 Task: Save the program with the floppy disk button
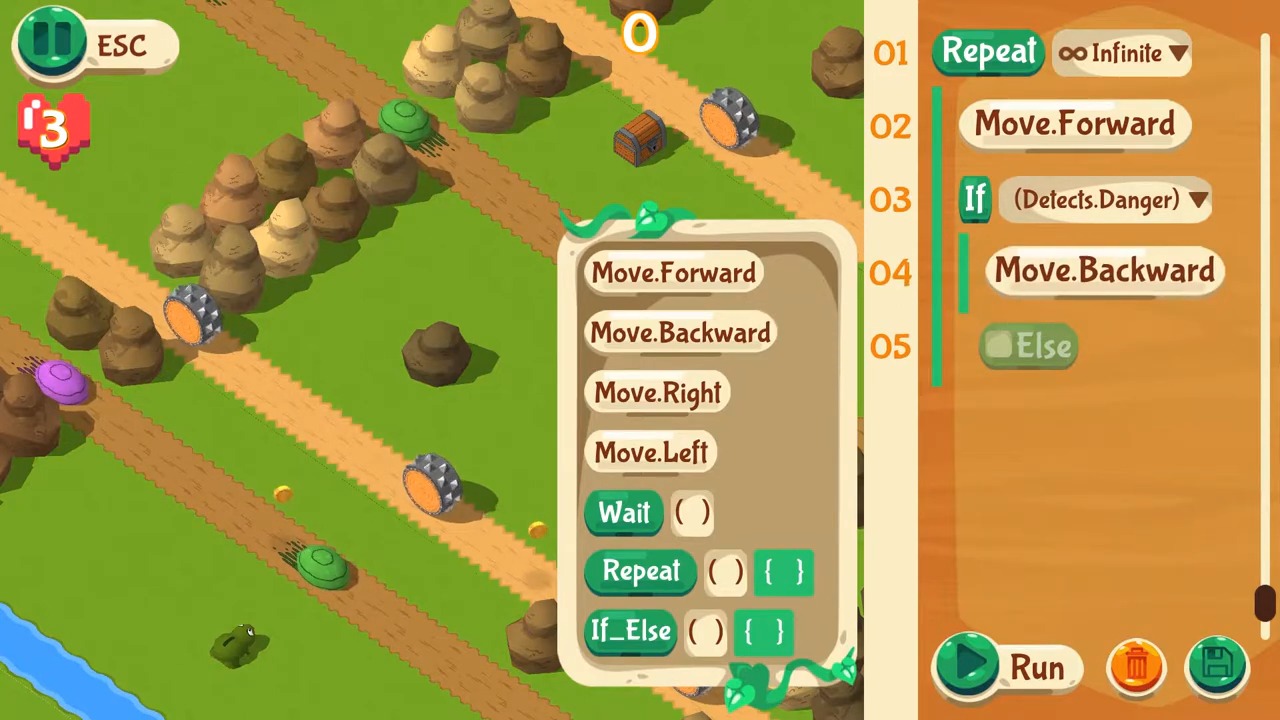coord(1217,665)
